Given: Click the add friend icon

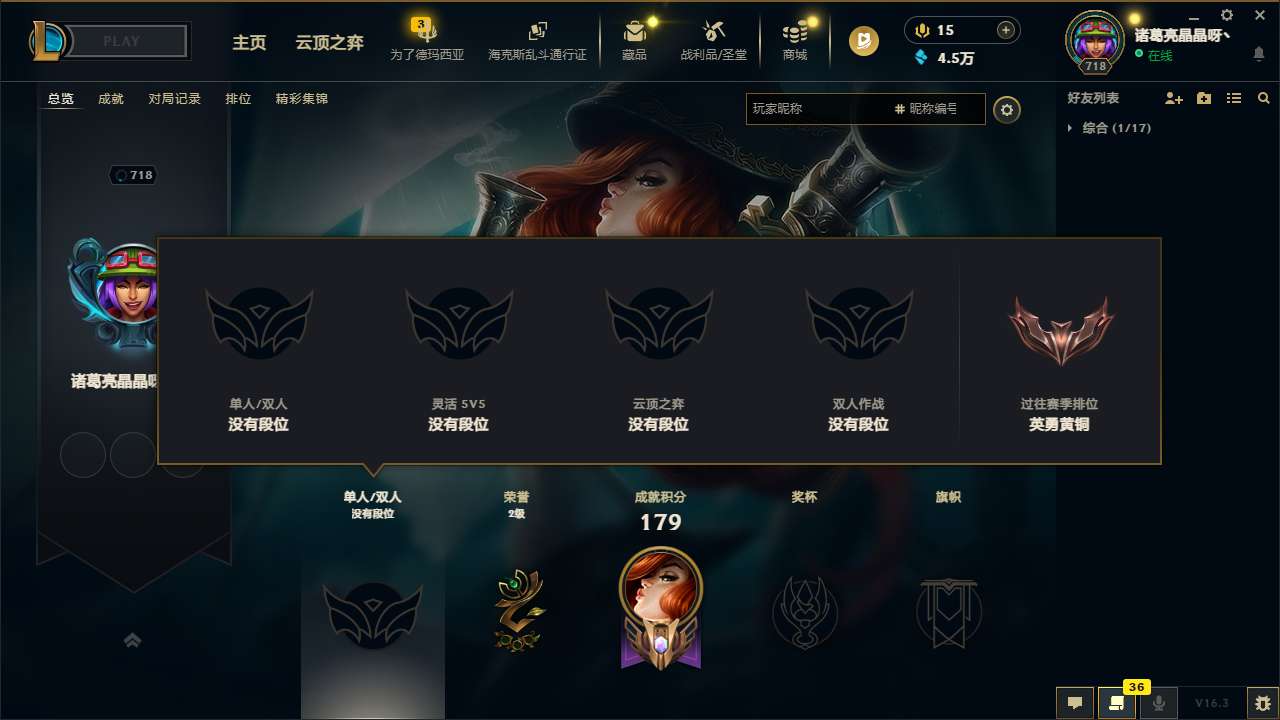Looking at the screenshot, I should 1172,98.
